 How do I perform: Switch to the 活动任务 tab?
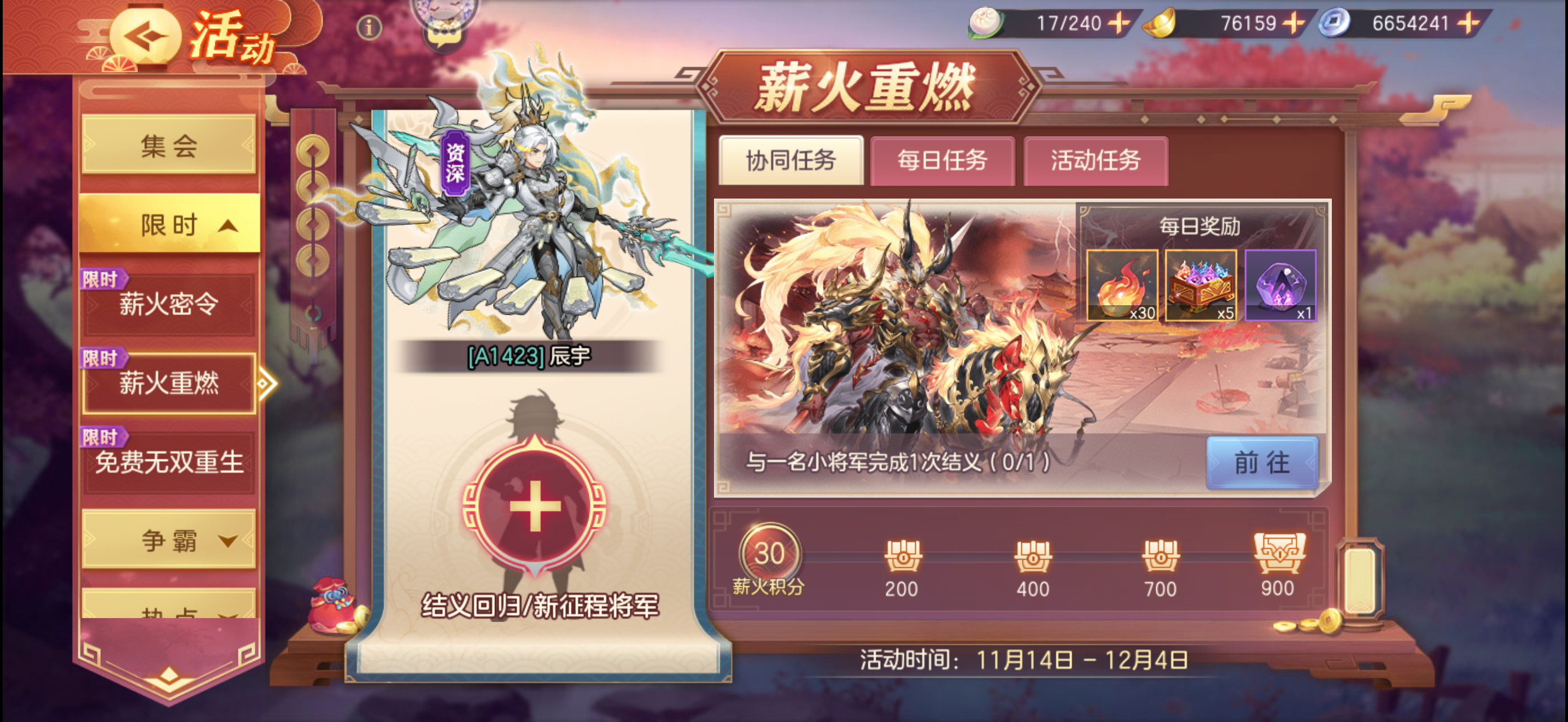(x=1096, y=162)
